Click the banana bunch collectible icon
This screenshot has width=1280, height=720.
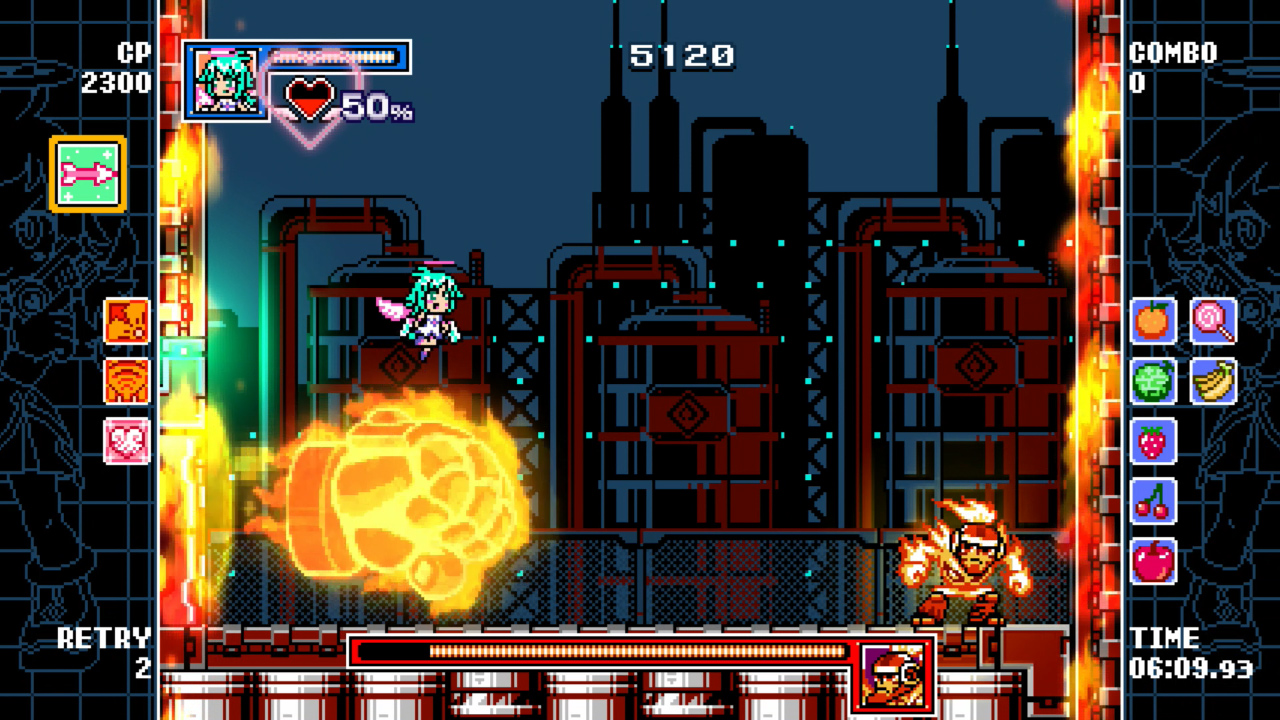tap(1213, 382)
